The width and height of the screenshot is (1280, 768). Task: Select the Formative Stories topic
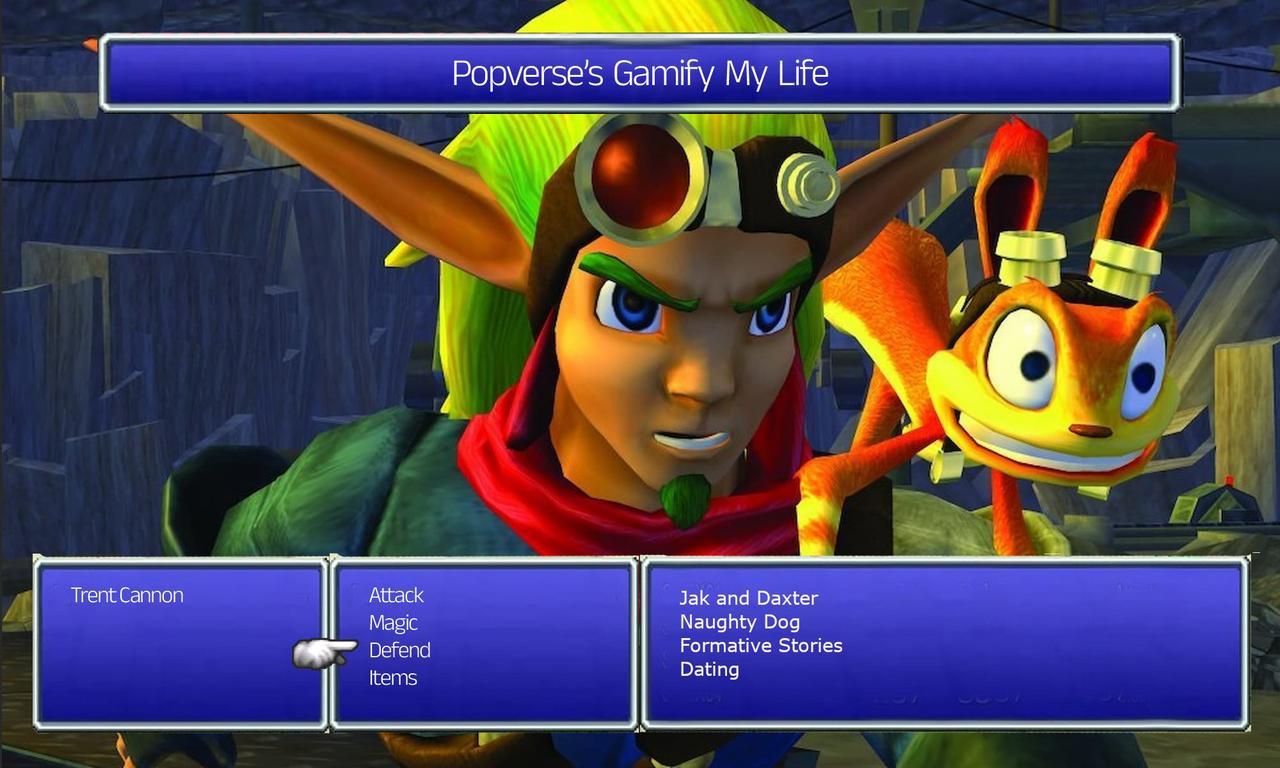[761, 646]
